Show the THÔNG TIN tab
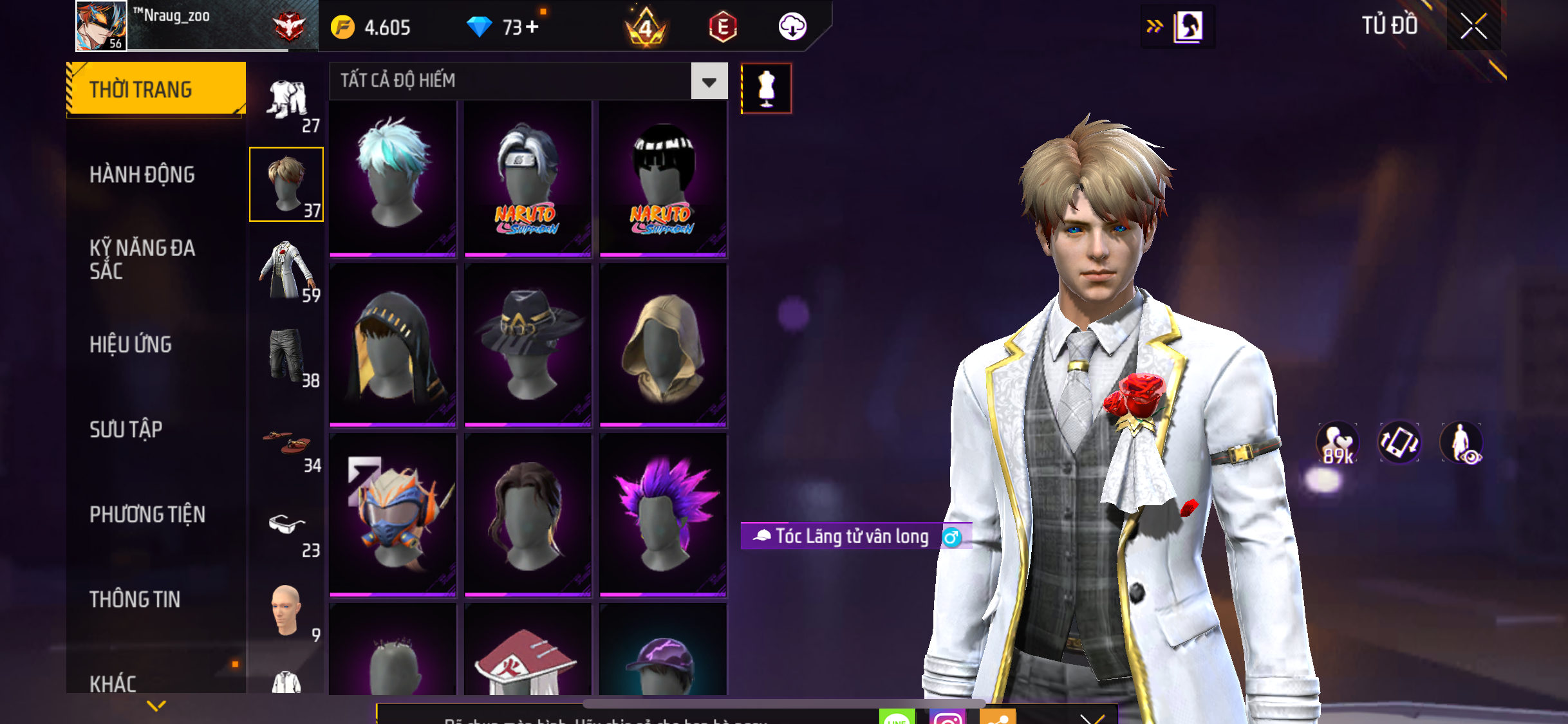 pyautogui.click(x=135, y=599)
